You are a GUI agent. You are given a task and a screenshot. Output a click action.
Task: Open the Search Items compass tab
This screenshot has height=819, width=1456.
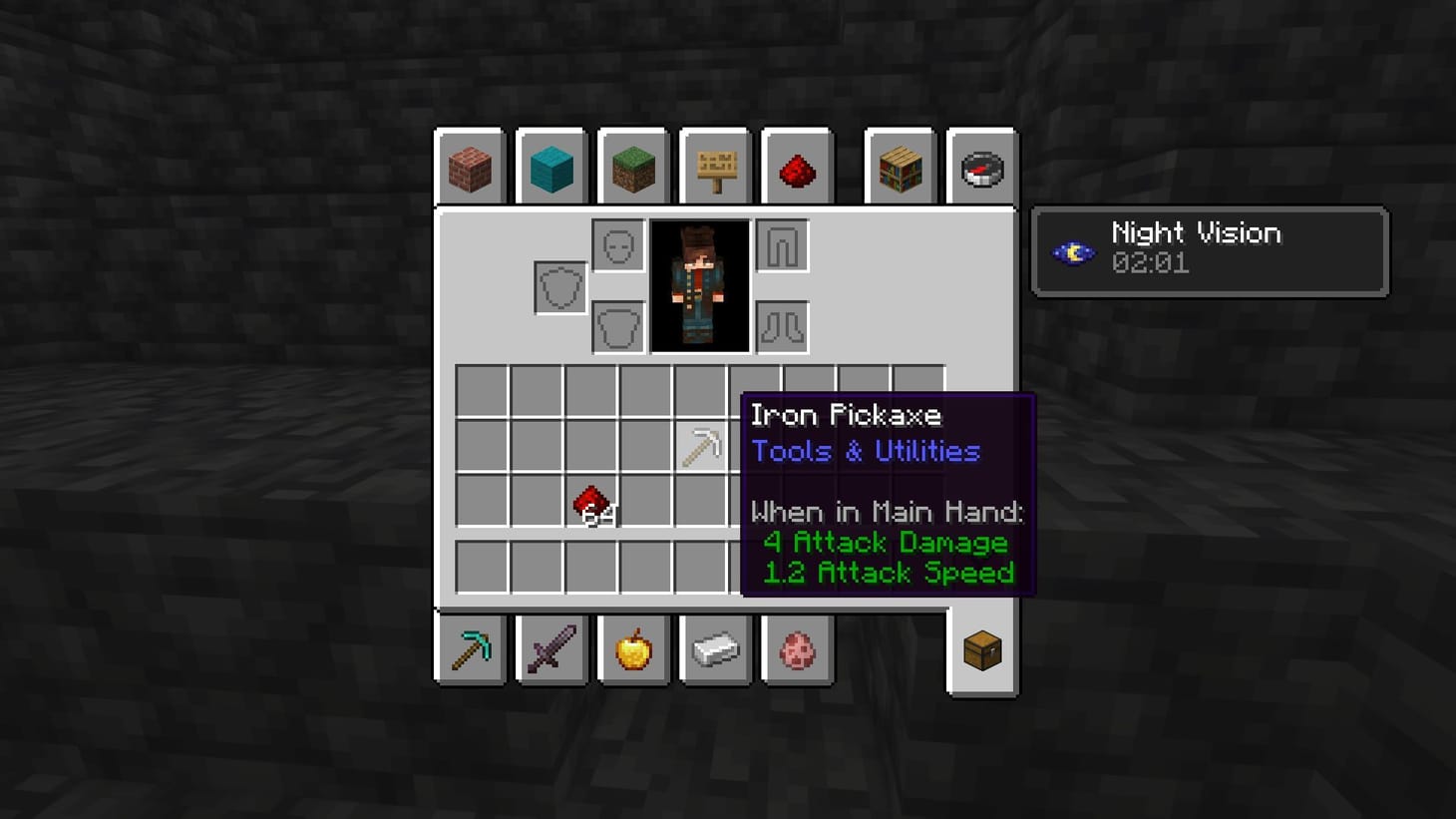981,168
